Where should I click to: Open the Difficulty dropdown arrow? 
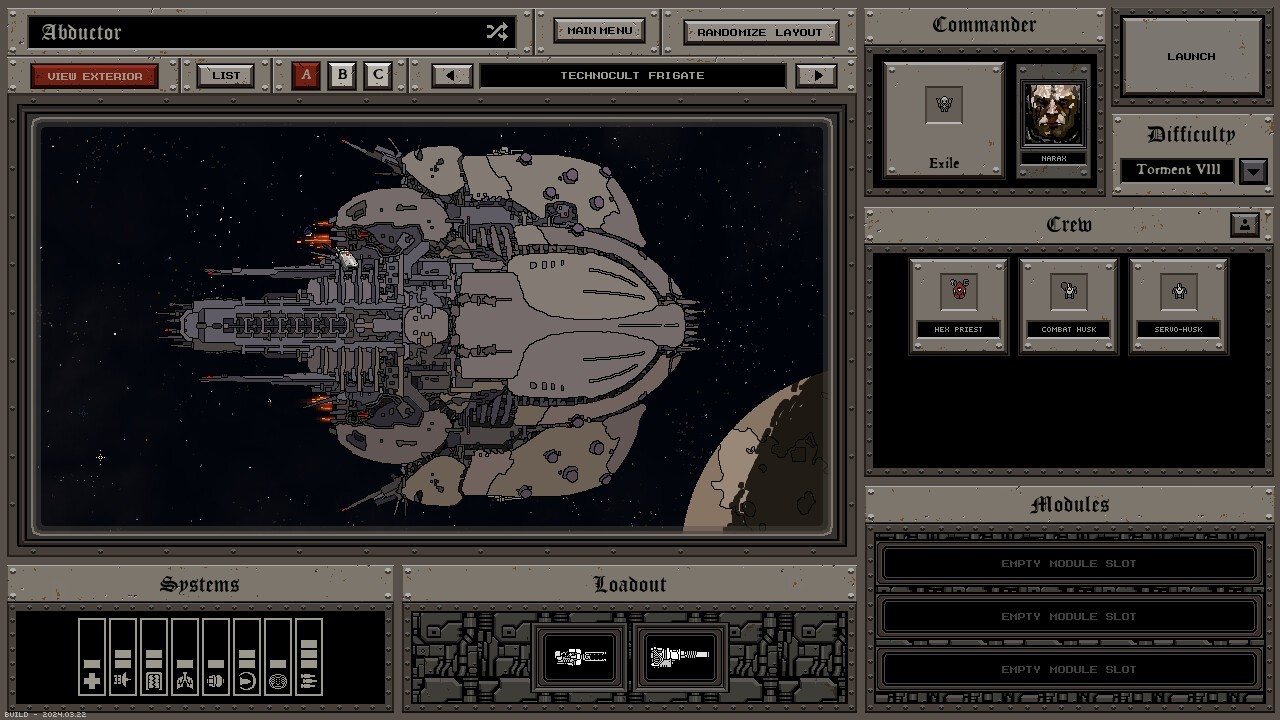1253,170
